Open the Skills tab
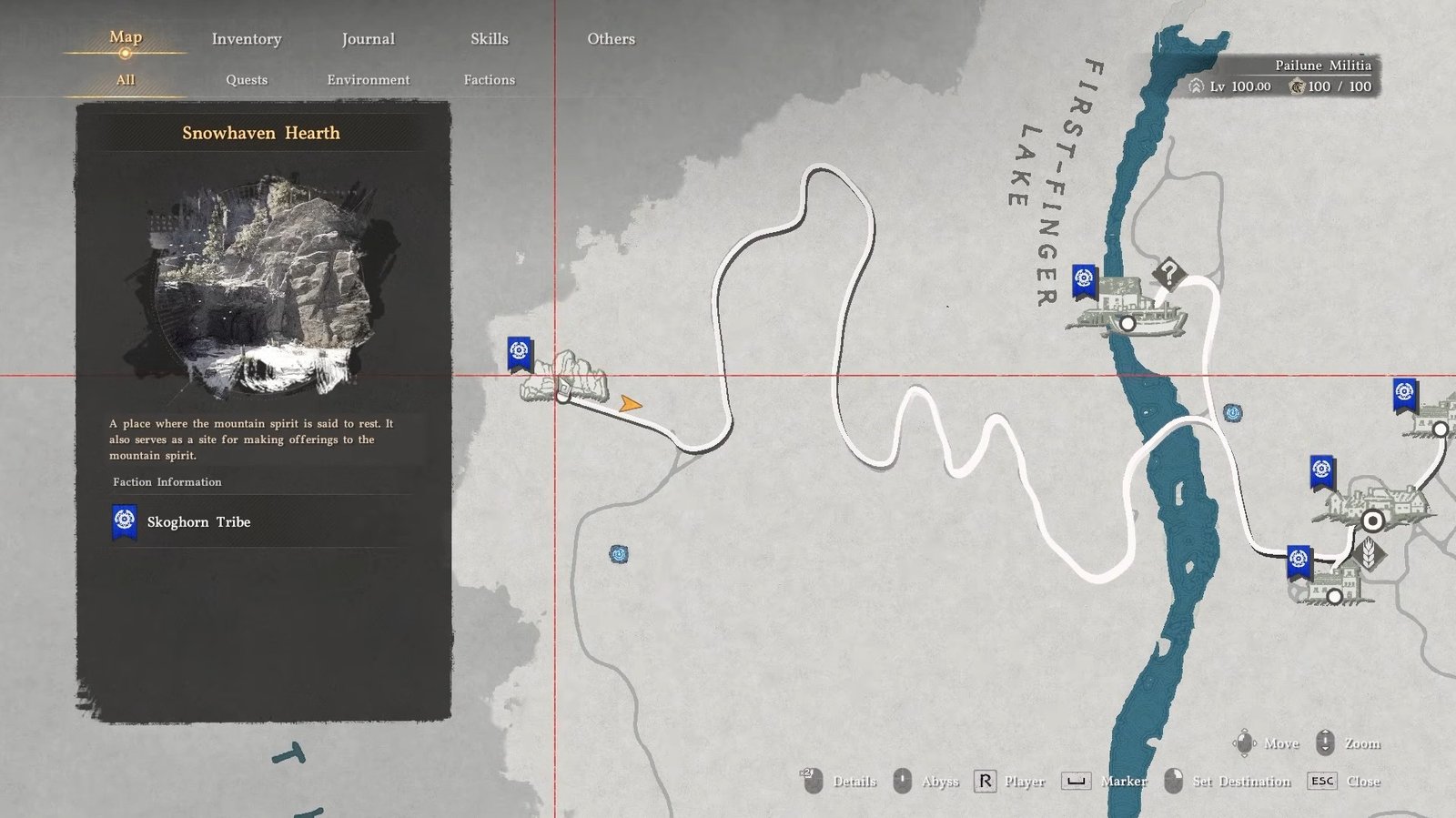Screen dimensions: 1456x818 click(x=490, y=39)
